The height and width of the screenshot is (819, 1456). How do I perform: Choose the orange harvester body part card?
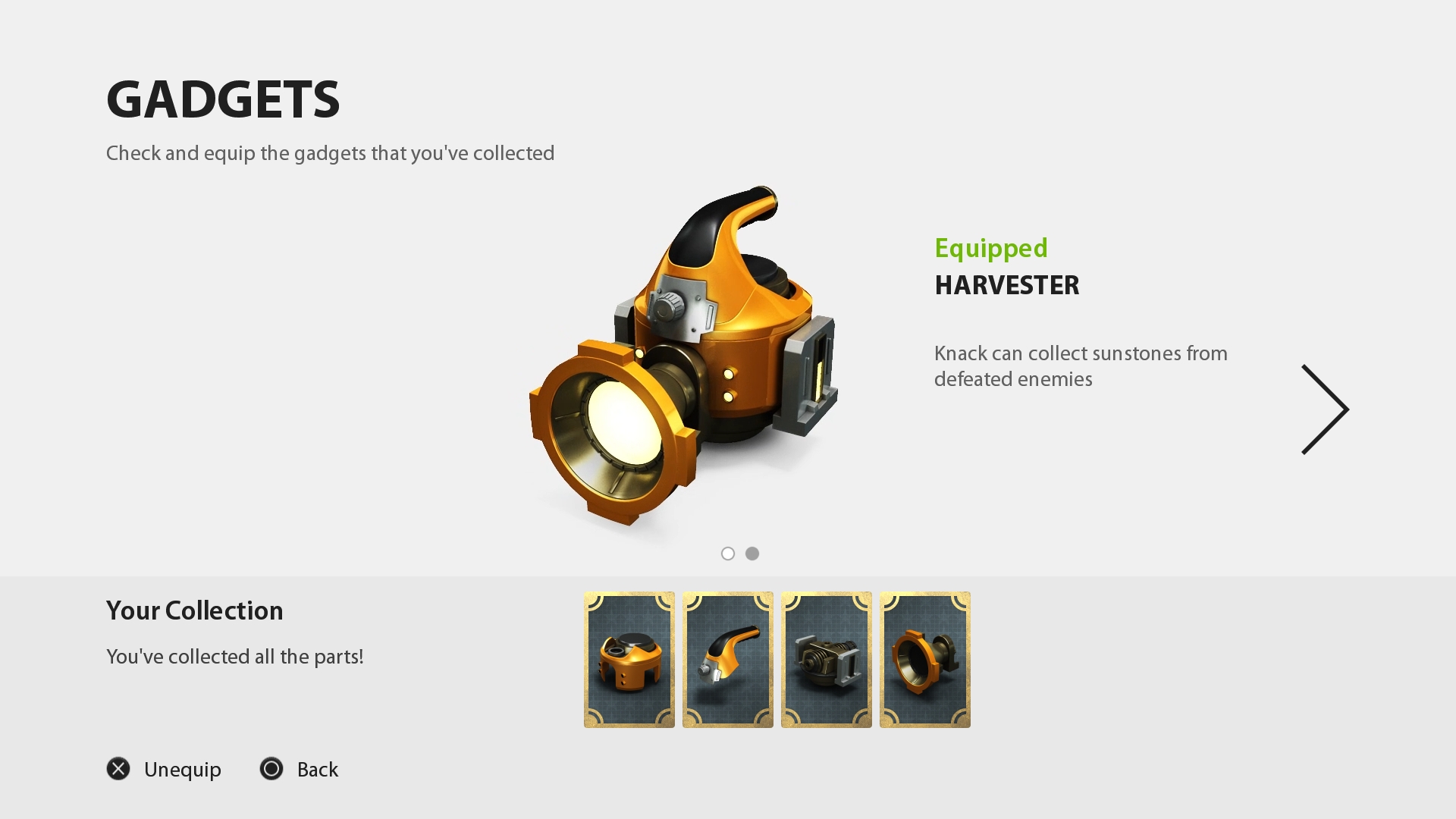tap(629, 660)
